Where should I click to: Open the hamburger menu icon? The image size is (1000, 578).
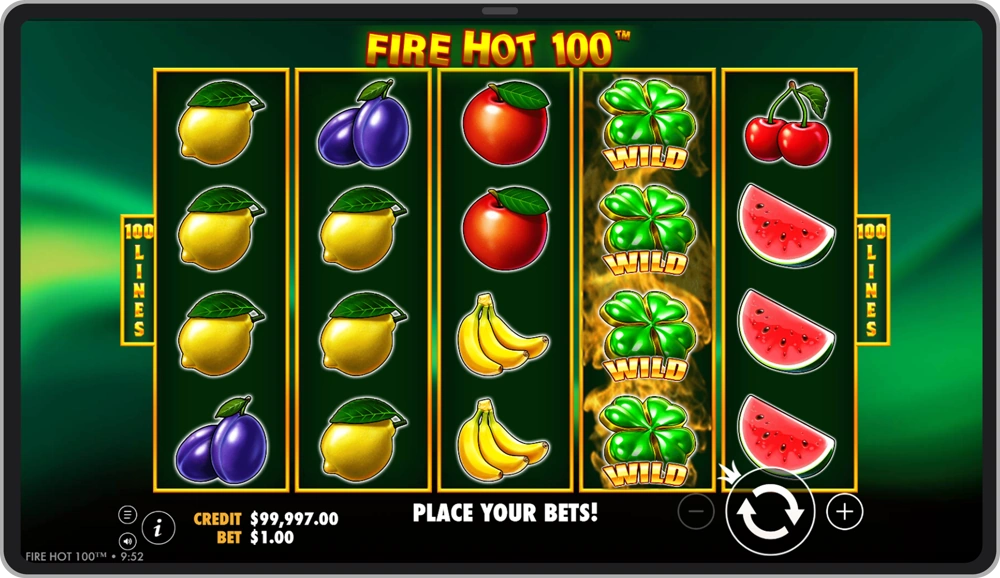(x=128, y=514)
